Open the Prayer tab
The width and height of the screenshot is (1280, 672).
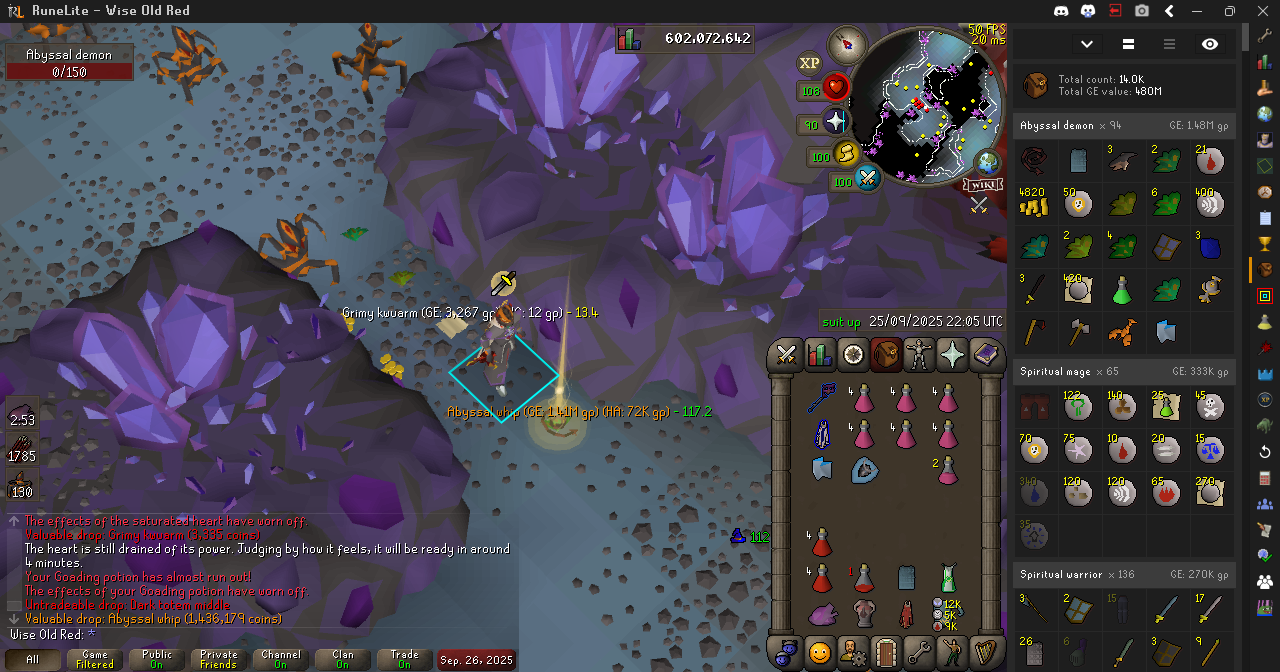[x=952, y=355]
